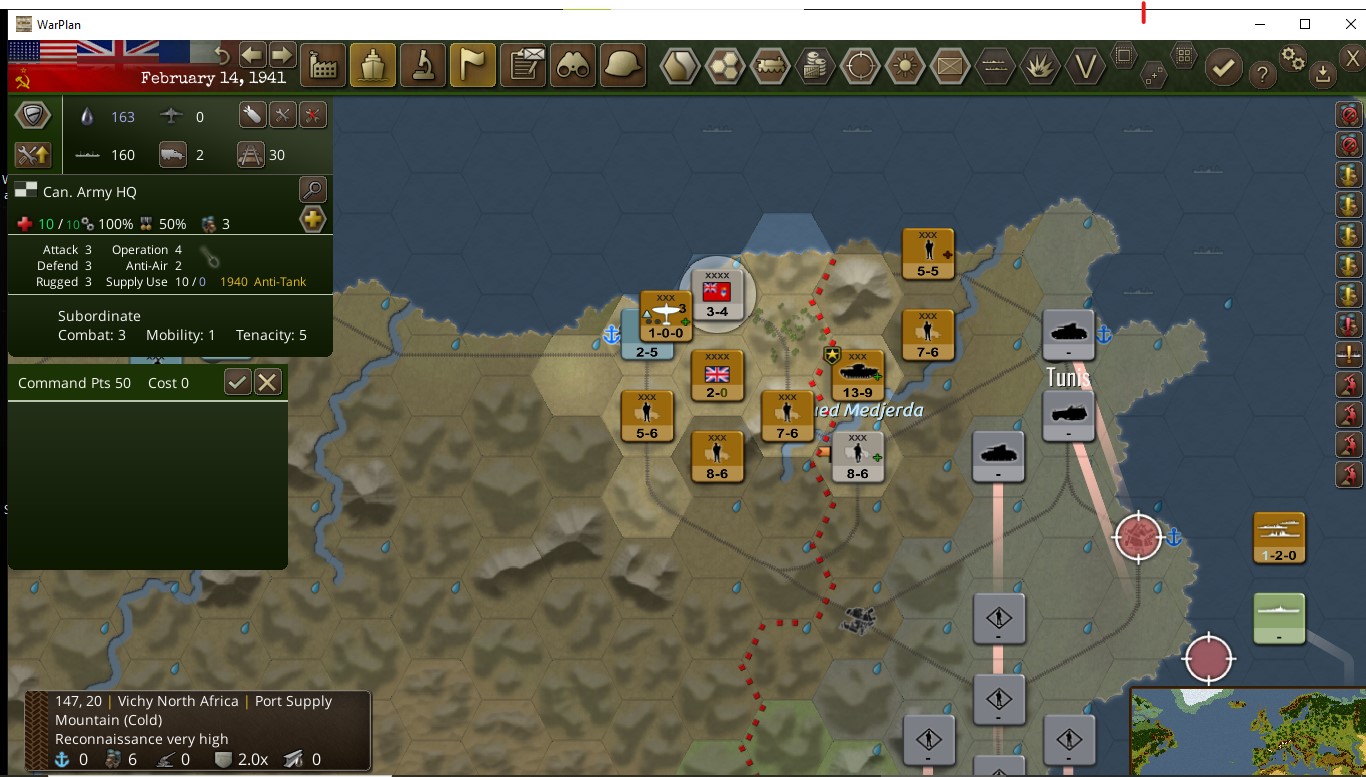Screen dimensions: 1366x777
Task: Open the naval shipyard screen
Action: point(372,66)
